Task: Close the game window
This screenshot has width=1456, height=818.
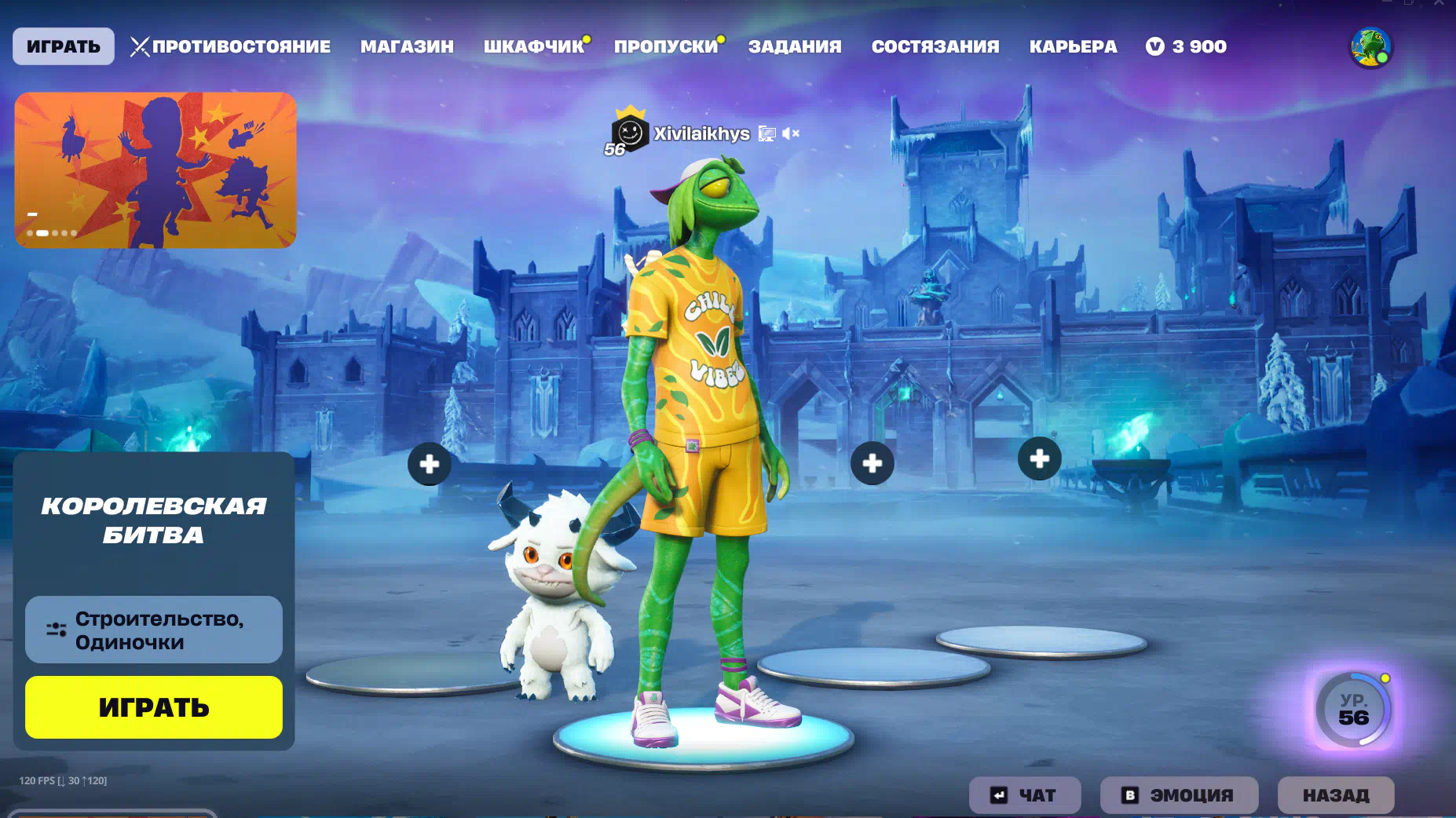Action: (x=1439, y=4)
